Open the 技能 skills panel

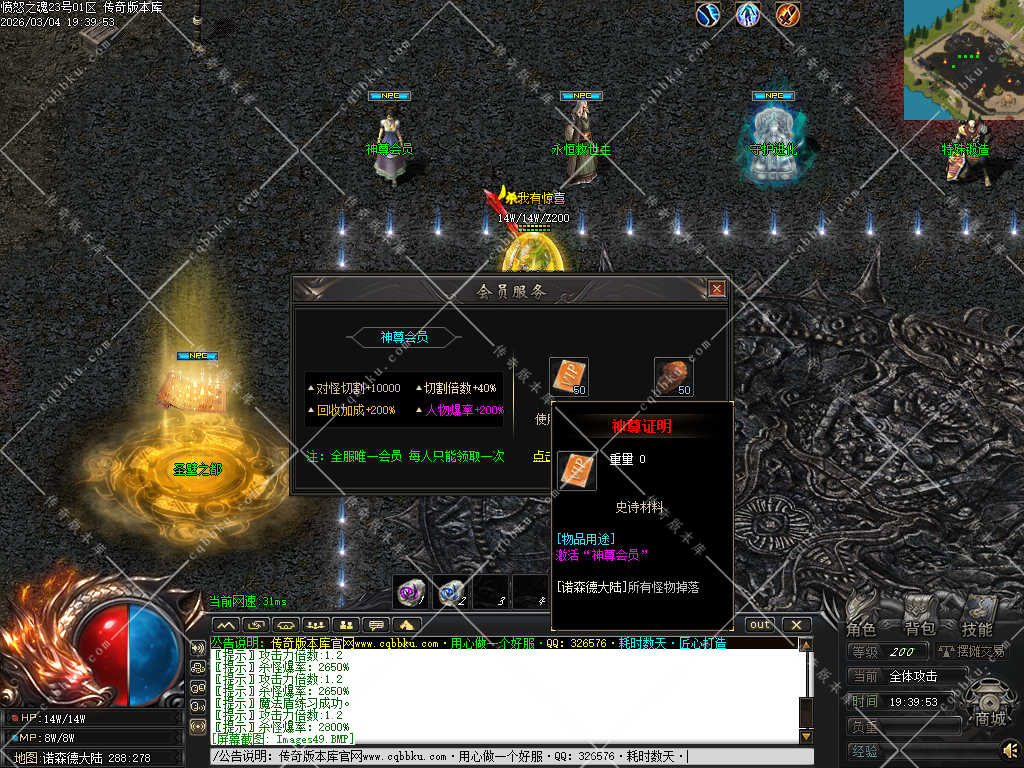pyautogui.click(x=977, y=629)
